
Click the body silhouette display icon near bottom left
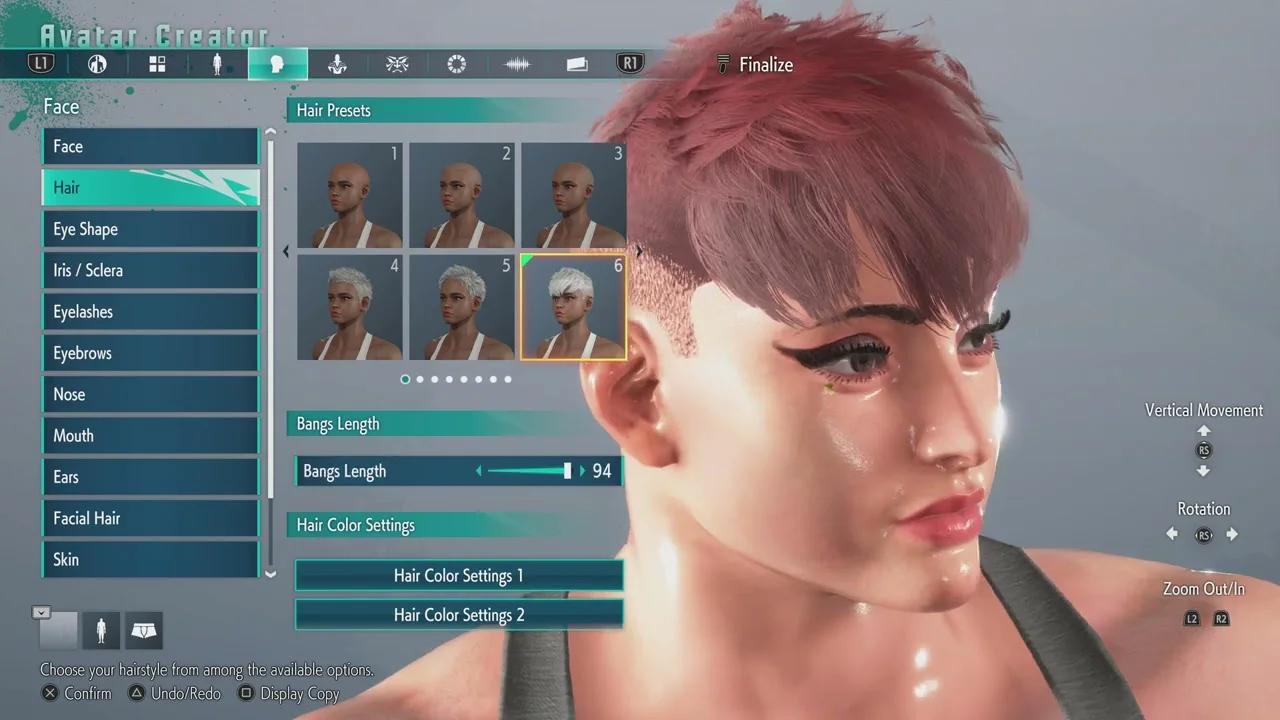101,630
